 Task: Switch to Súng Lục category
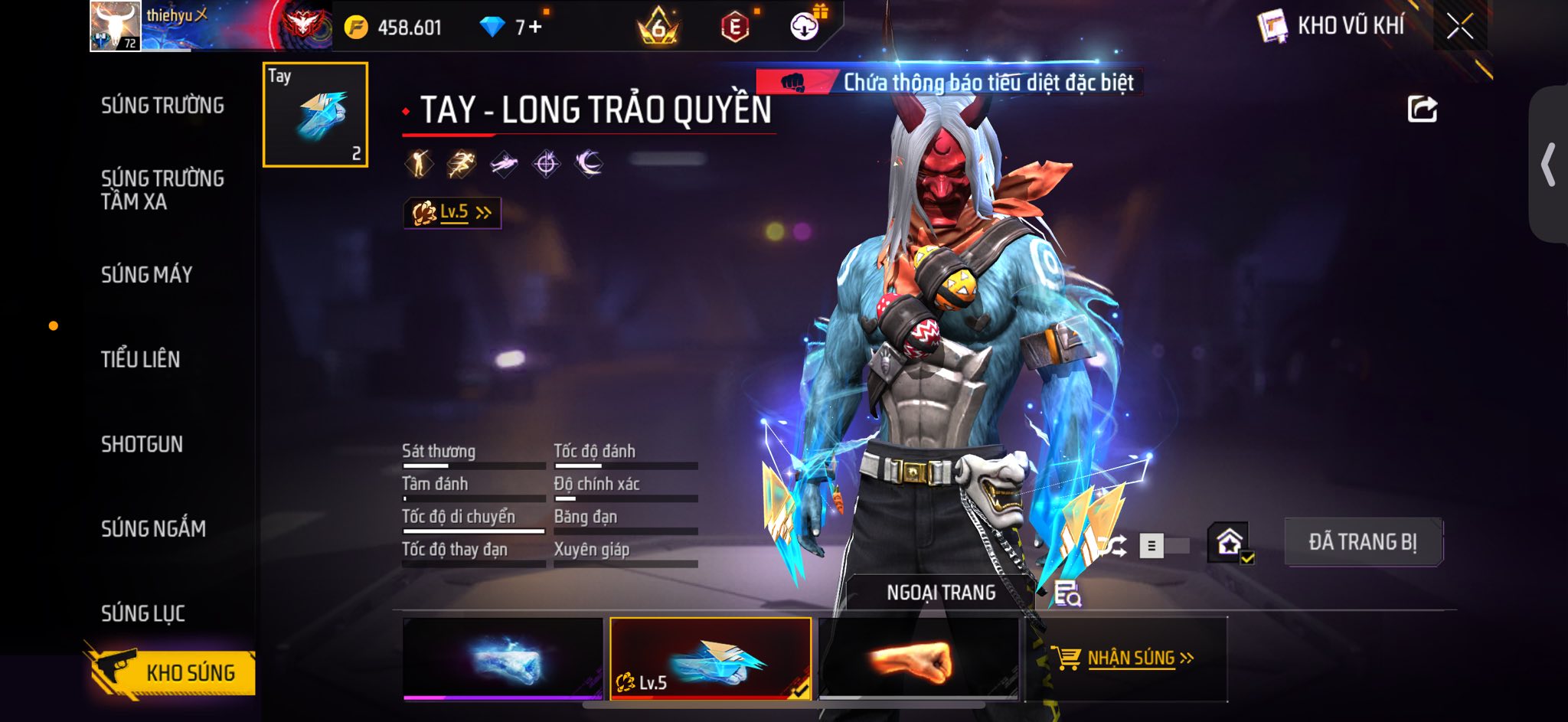coord(142,613)
